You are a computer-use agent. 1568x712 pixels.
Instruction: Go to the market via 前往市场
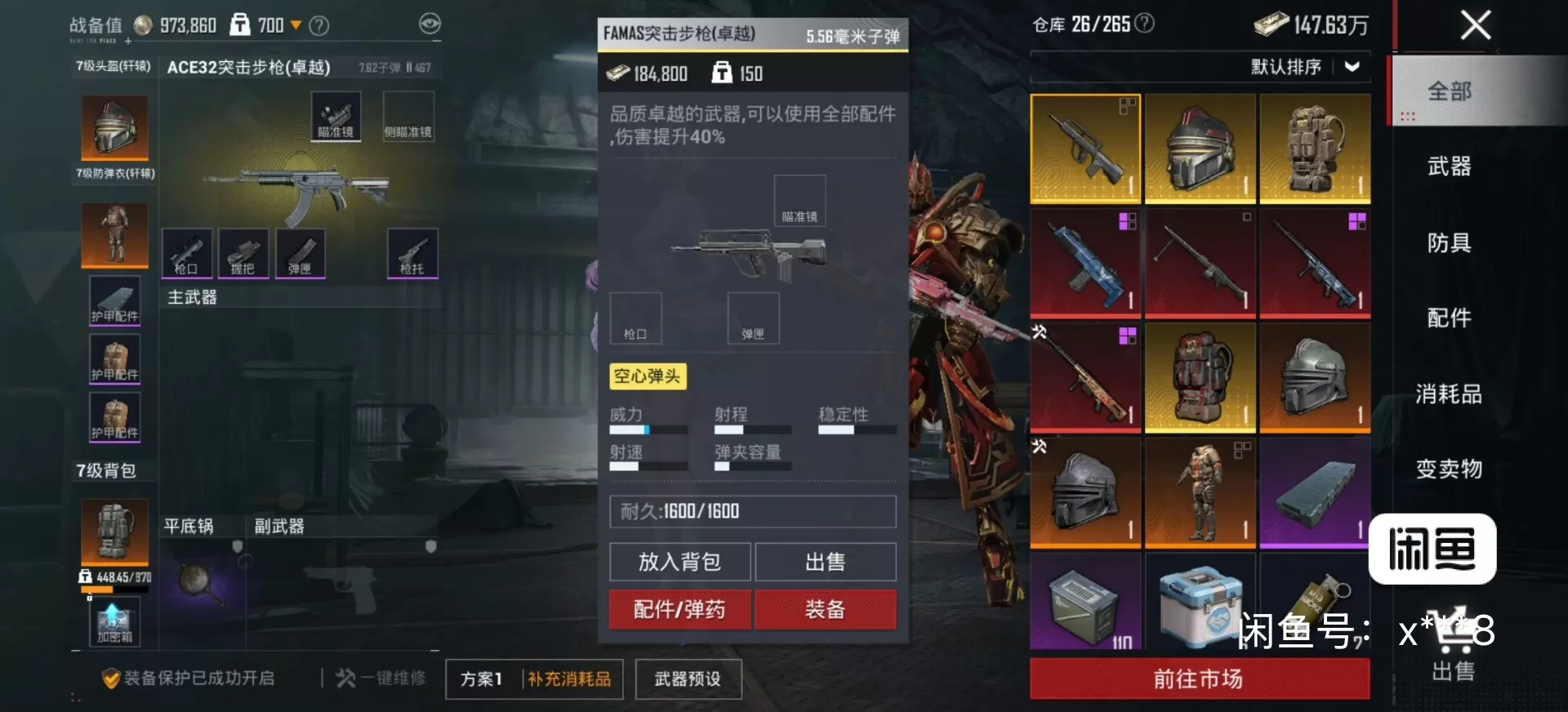(1199, 679)
